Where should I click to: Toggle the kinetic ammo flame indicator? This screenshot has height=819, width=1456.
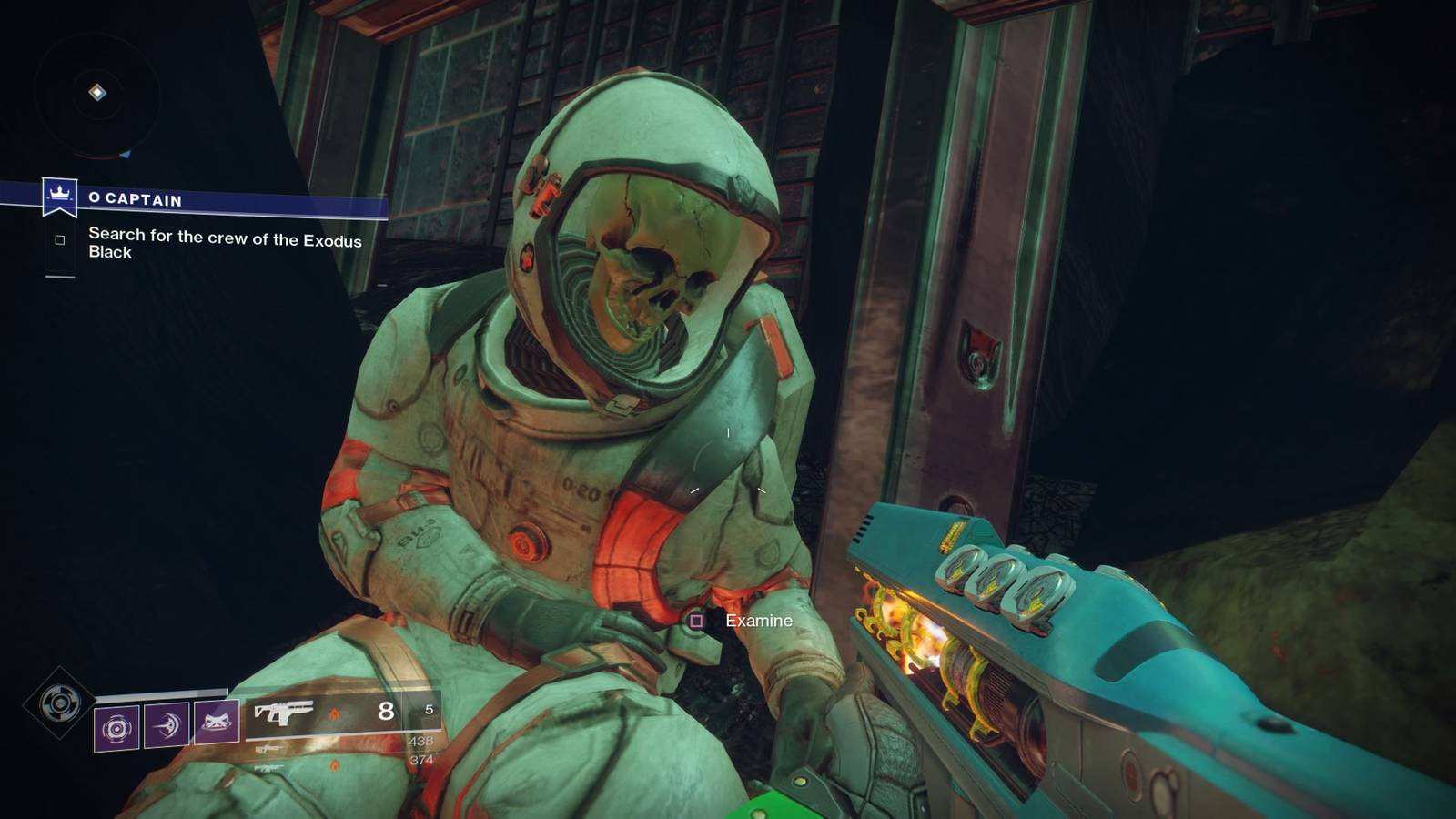click(x=335, y=712)
